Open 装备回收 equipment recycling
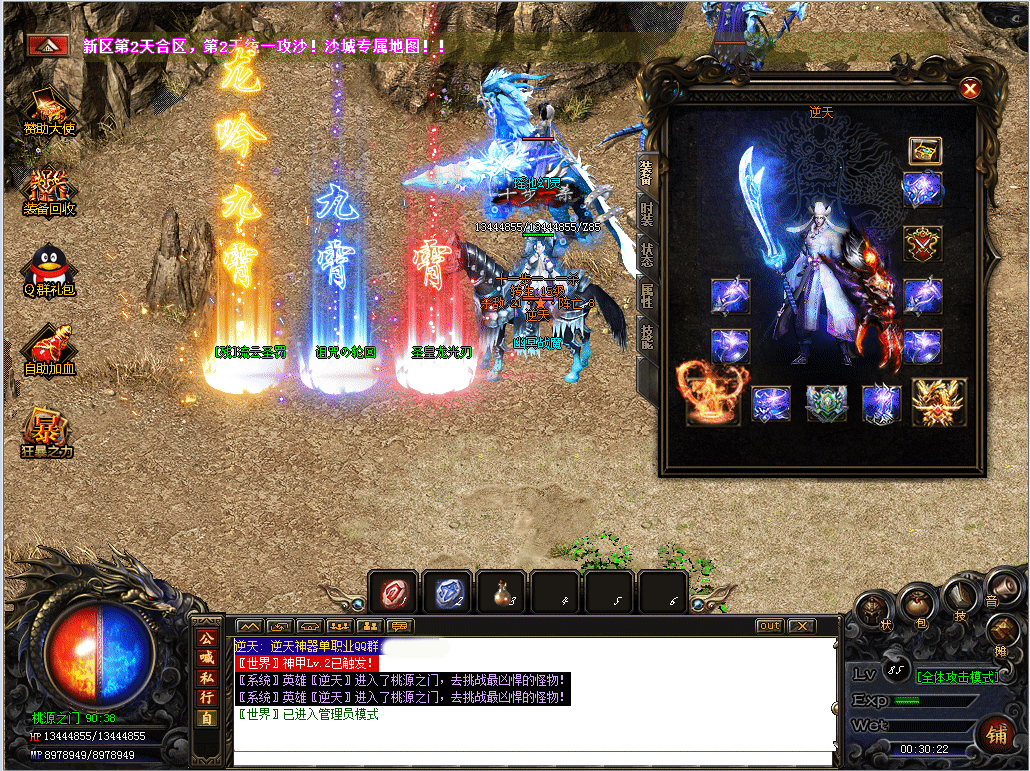The height and width of the screenshot is (771, 1030). click(49, 190)
